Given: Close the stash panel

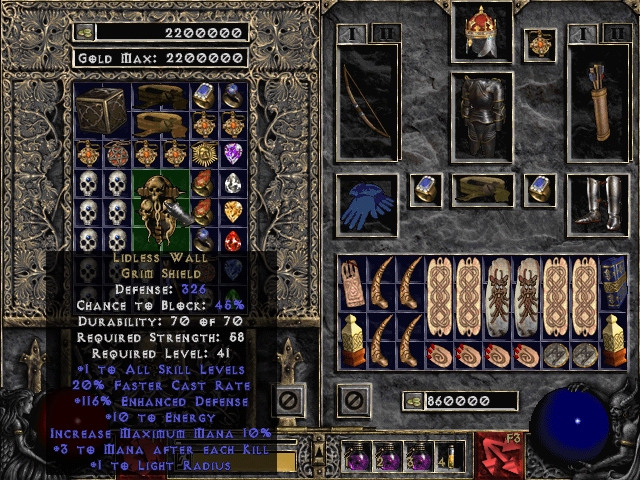Looking at the screenshot, I should [291, 401].
